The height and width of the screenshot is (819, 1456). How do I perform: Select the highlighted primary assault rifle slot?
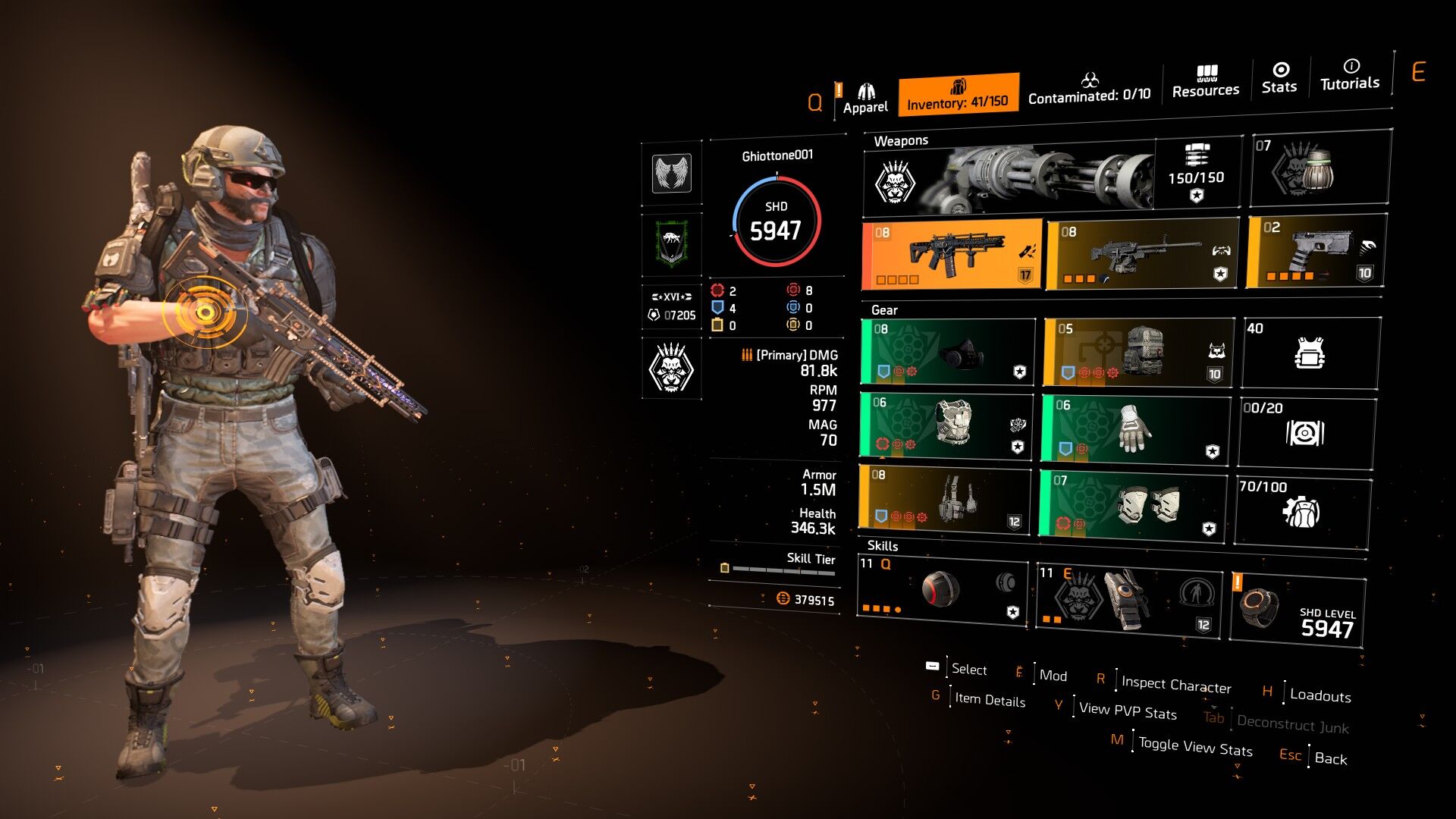(x=952, y=255)
